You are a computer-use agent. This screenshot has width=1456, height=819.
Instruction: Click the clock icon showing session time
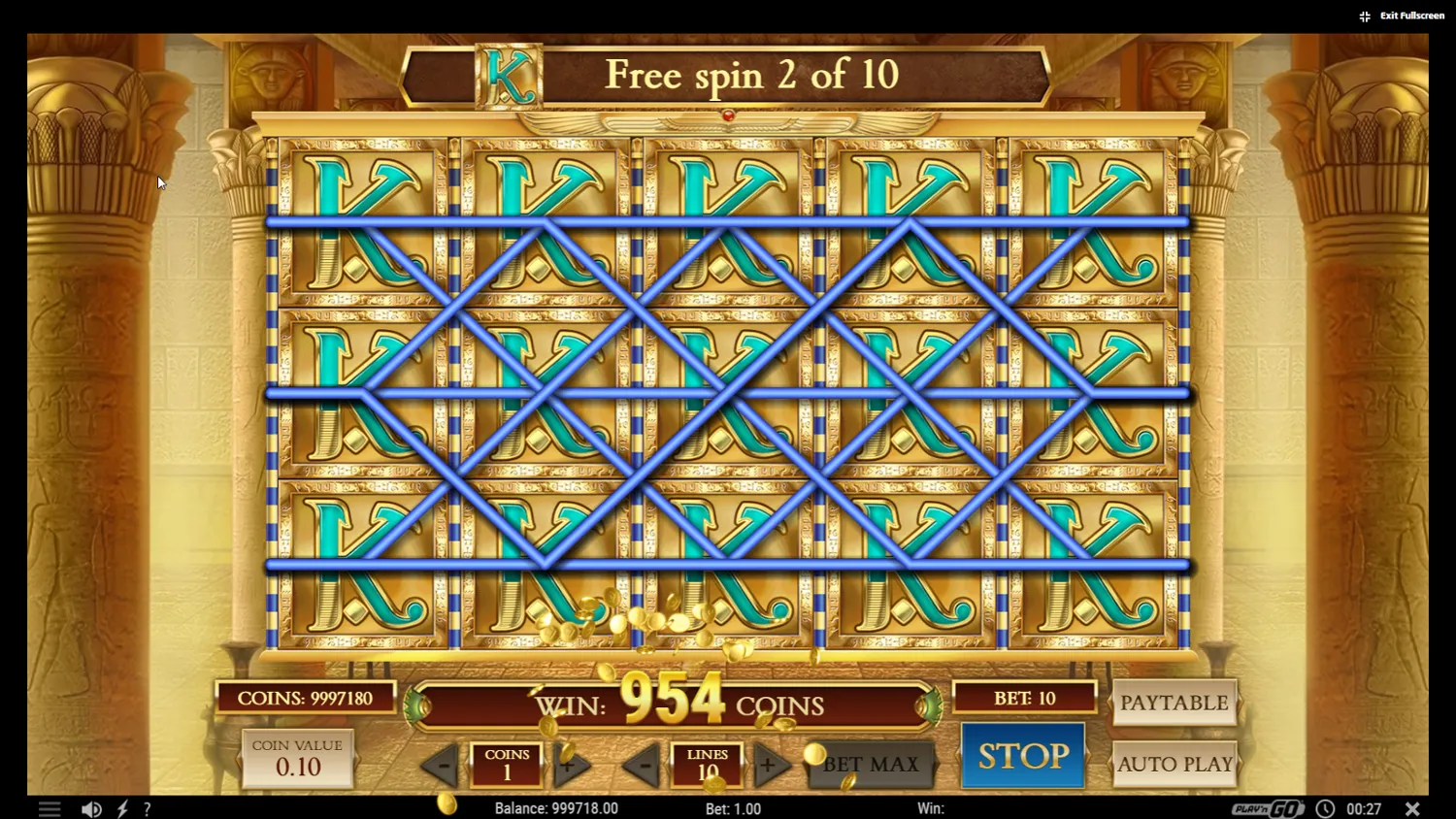point(1325,807)
